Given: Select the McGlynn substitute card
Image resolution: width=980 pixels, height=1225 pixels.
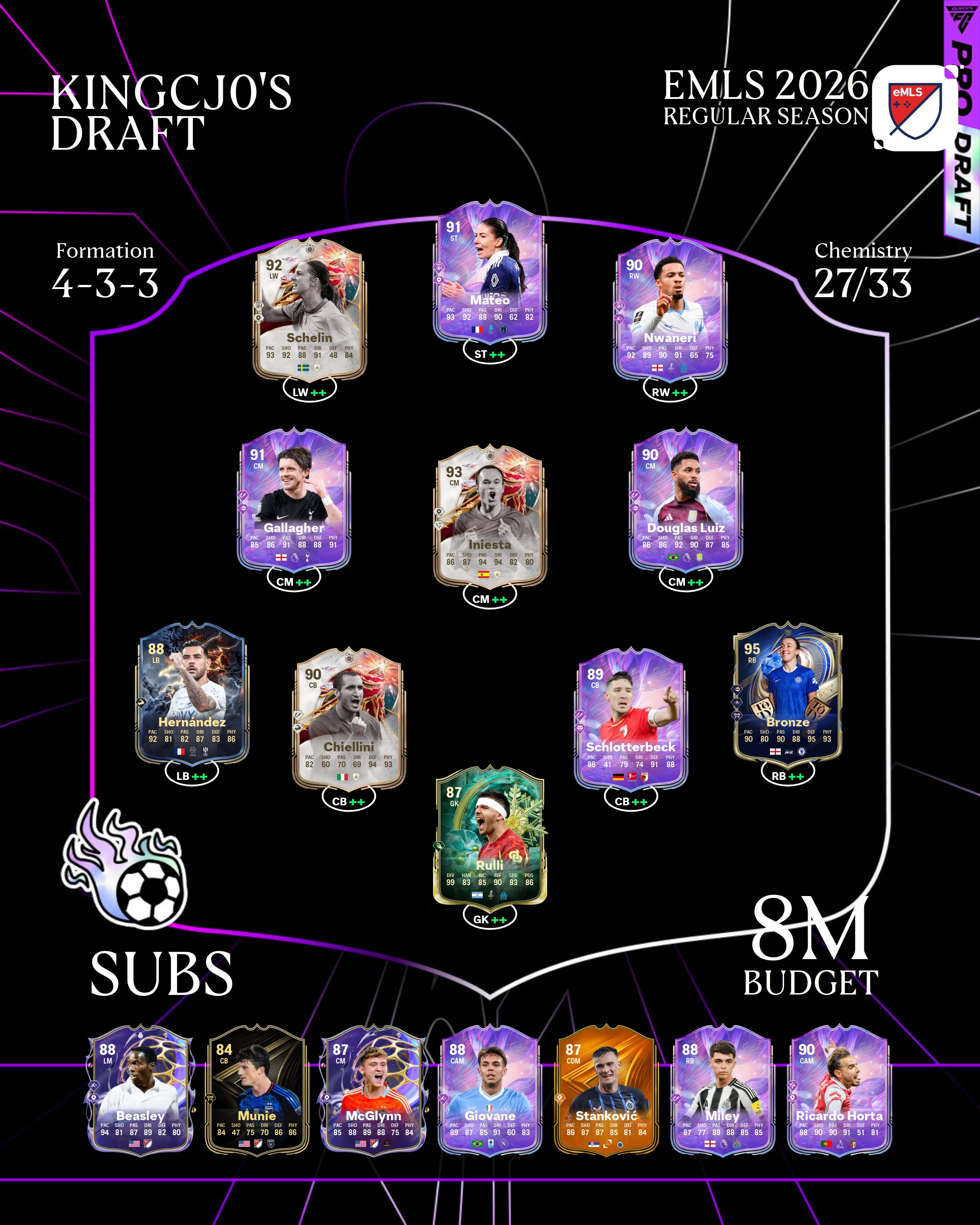Looking at the screenshot, I should pyautogui.click(x=373, y=1090).
